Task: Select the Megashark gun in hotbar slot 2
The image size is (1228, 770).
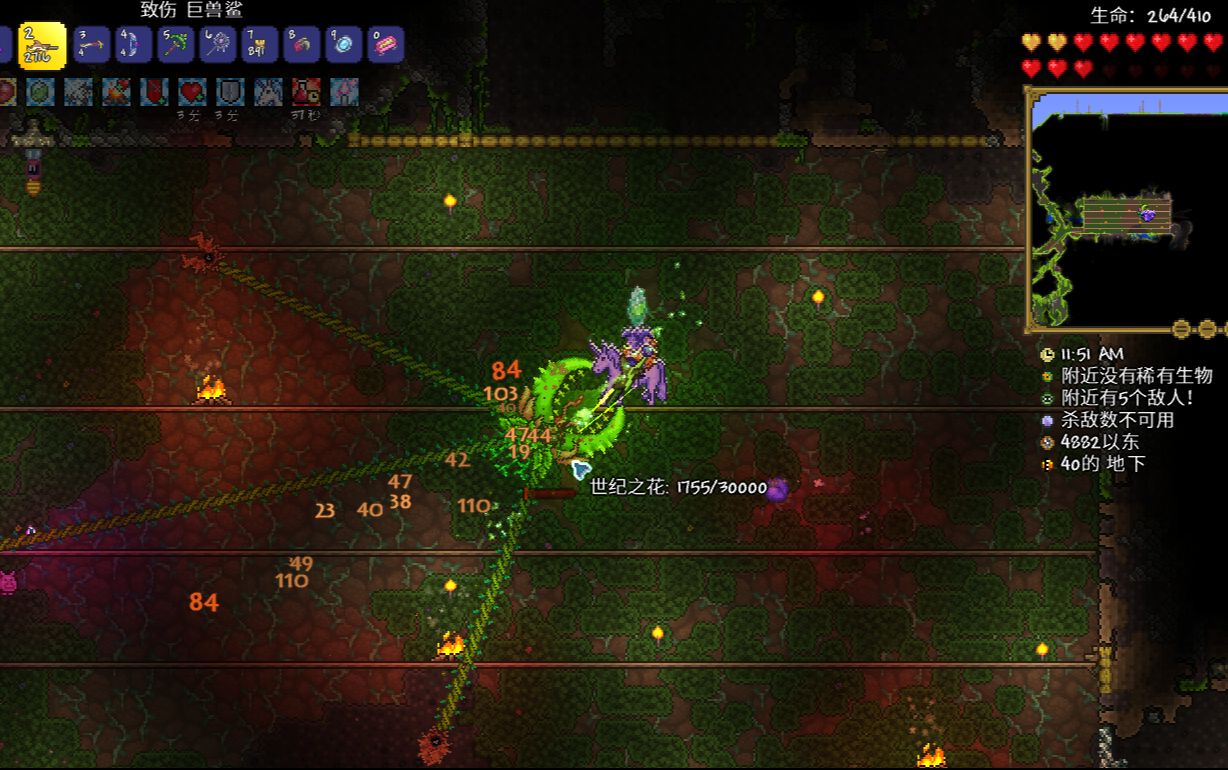Action: (x=43, y=45)
